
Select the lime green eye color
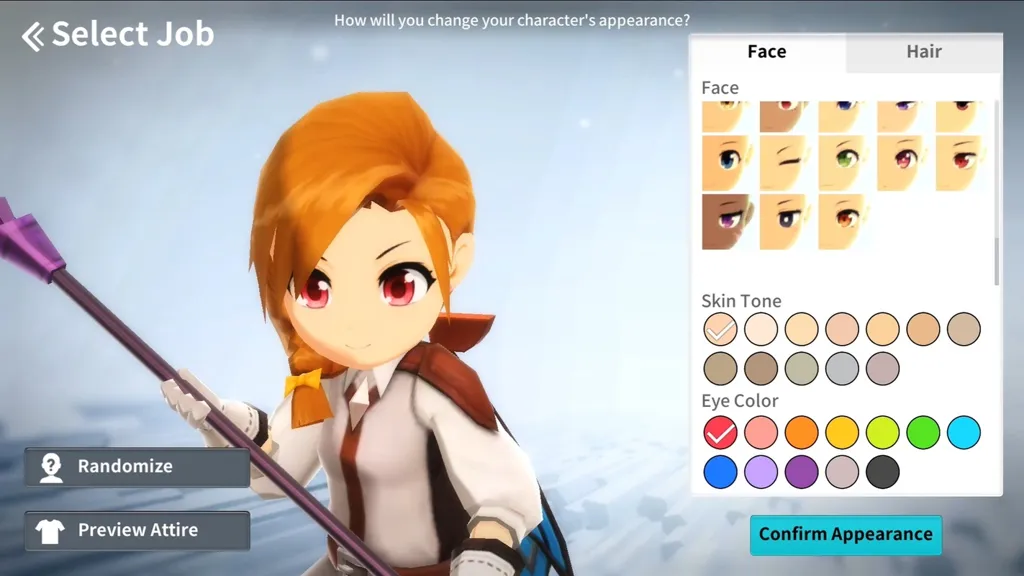(x=883, y=433)
